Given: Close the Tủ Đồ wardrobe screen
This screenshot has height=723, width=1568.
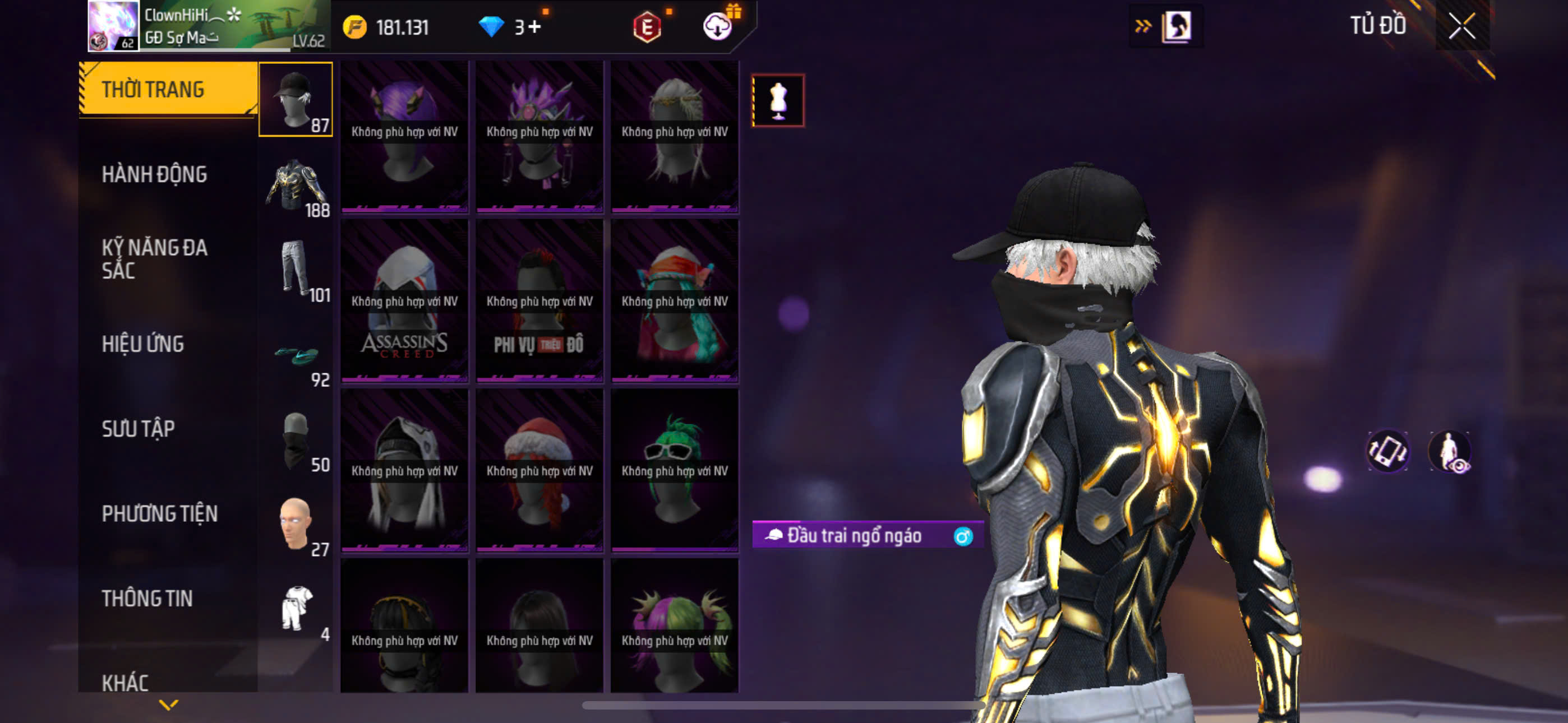Looking at the screenshot, I should pyautogui.click(x=1461, y=26).
